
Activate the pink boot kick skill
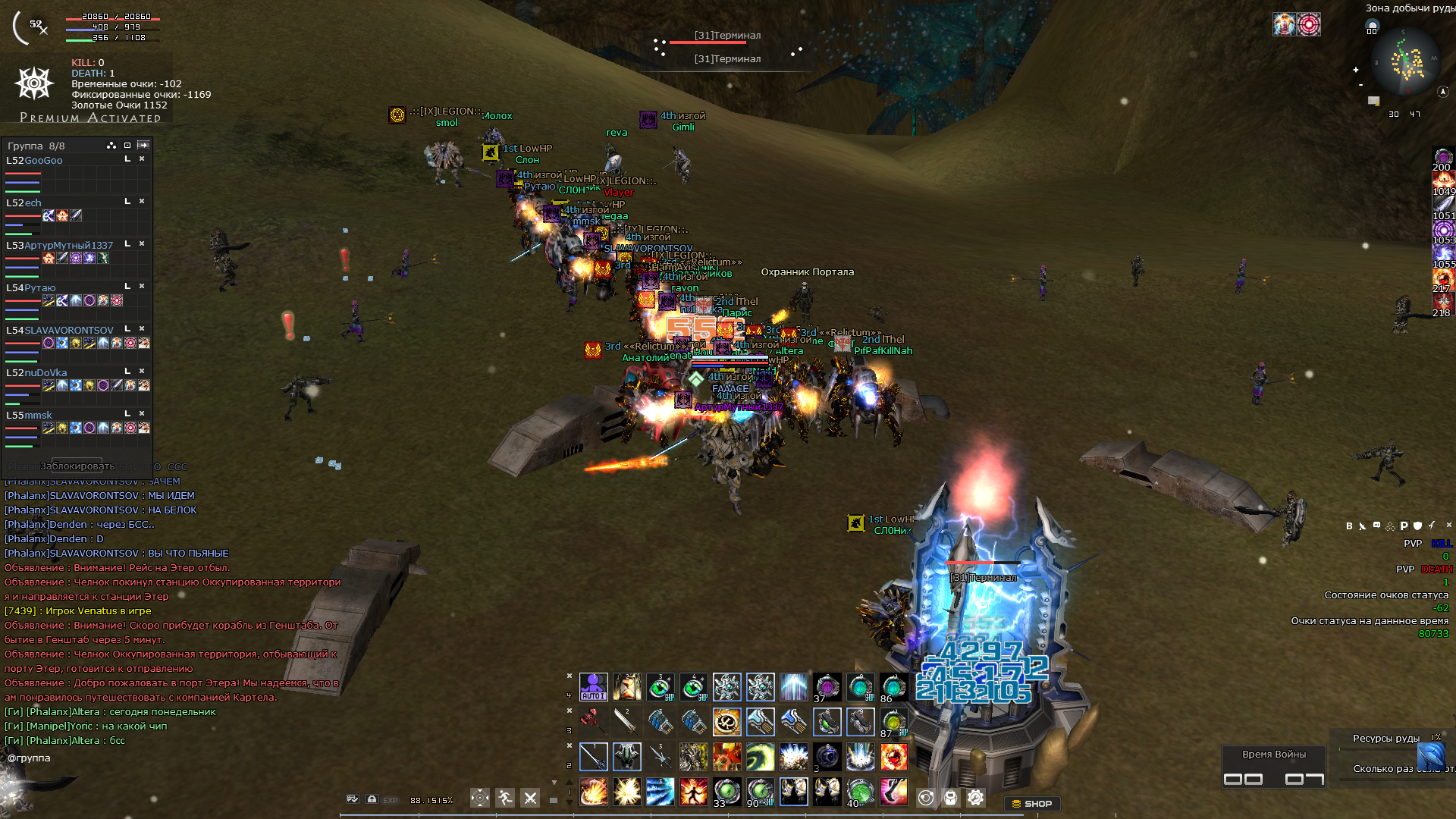pyautogui.click(x=893, y=792)
